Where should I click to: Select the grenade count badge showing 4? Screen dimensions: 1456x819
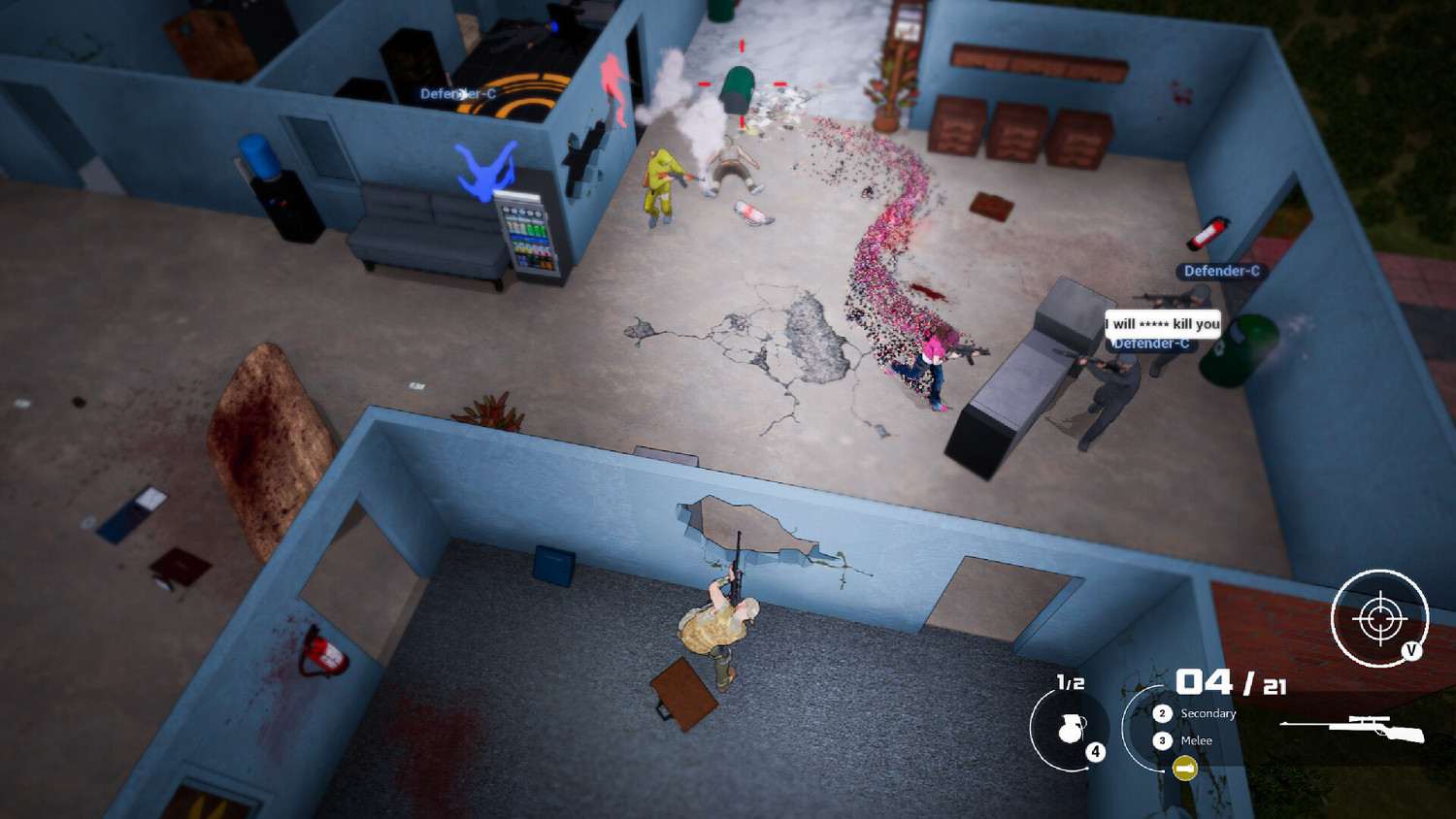tap(1097, 750)
